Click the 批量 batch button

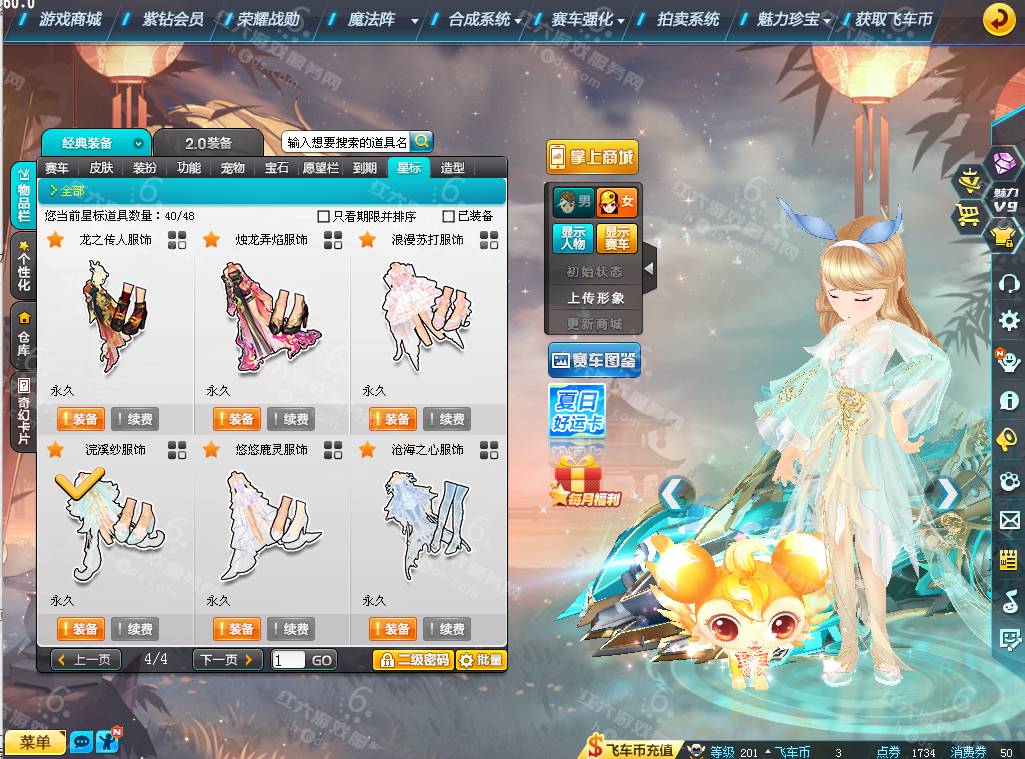coord(481,660)
